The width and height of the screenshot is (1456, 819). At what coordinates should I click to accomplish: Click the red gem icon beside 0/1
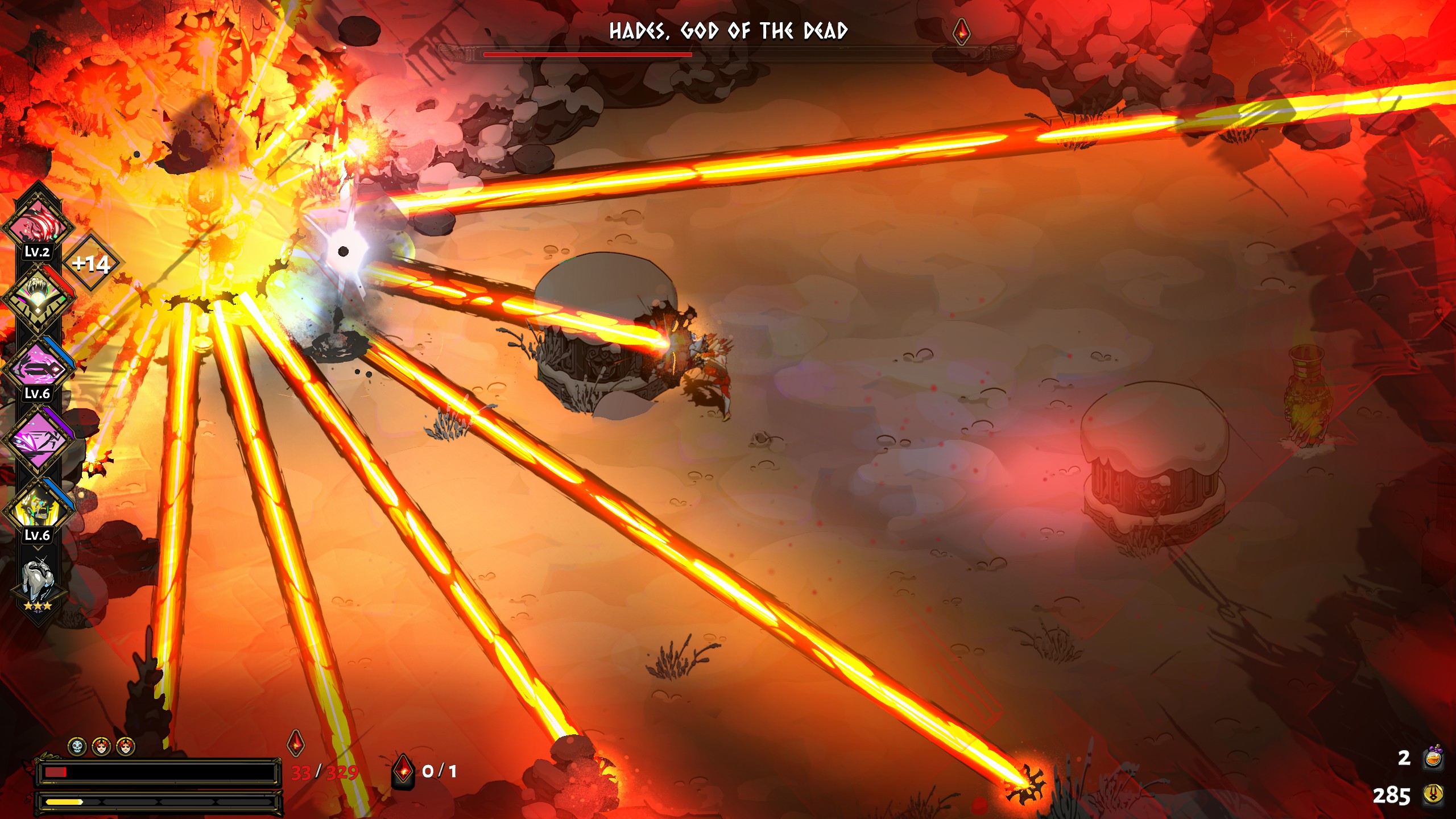pyautogui.click(x=403, y=771)
